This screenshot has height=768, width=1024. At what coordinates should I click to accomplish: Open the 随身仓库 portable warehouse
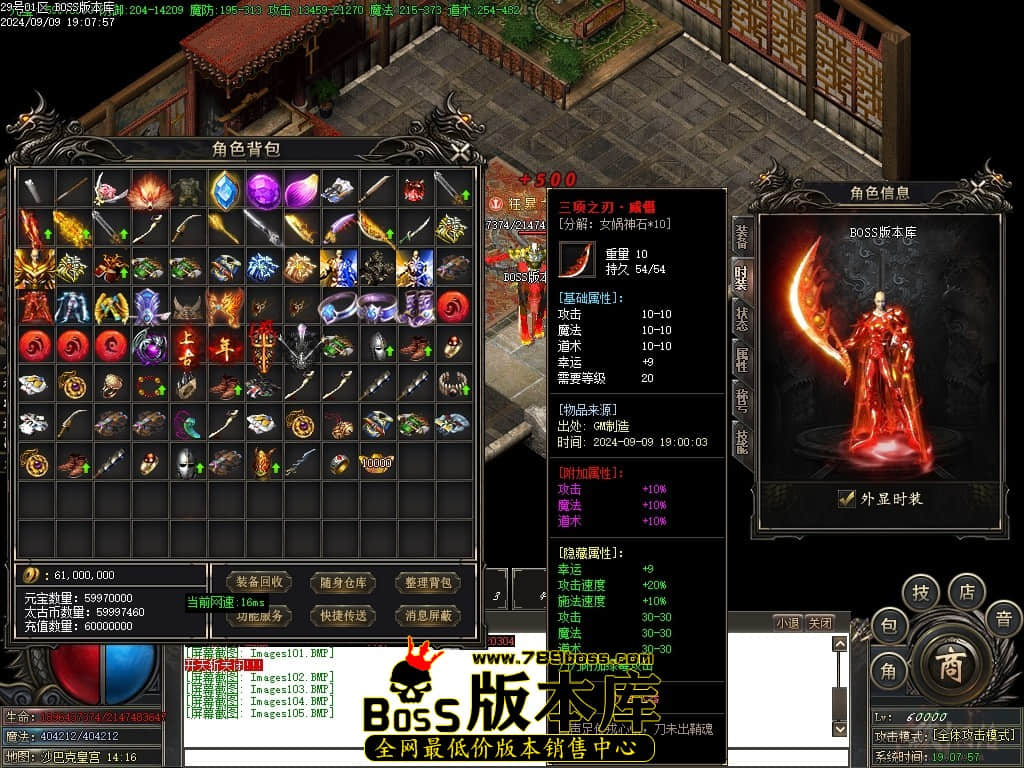(x=343, y=582)
